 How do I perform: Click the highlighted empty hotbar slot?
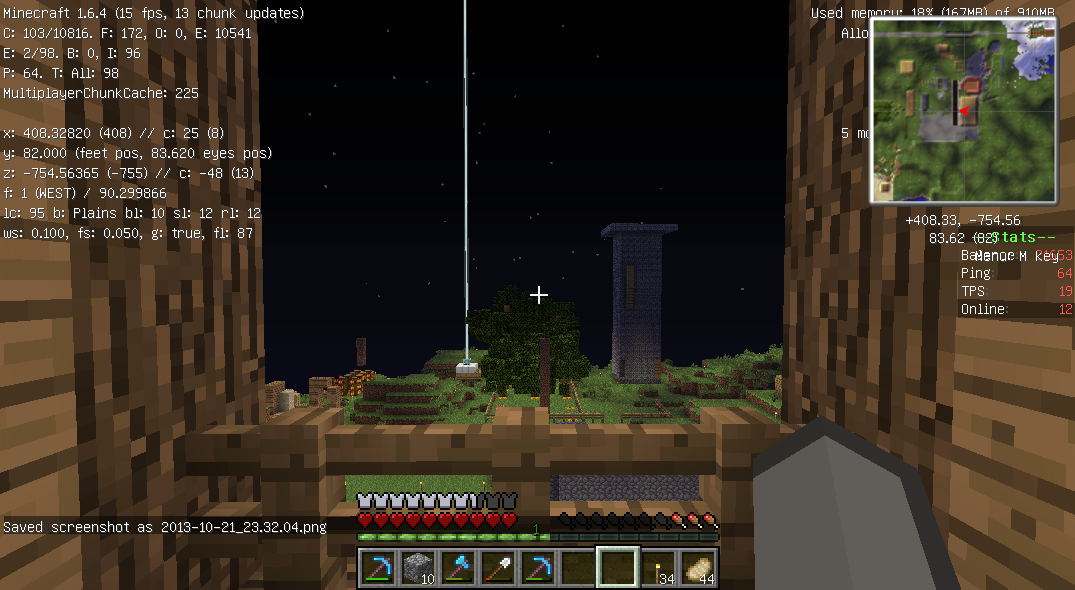coord(617,568)
